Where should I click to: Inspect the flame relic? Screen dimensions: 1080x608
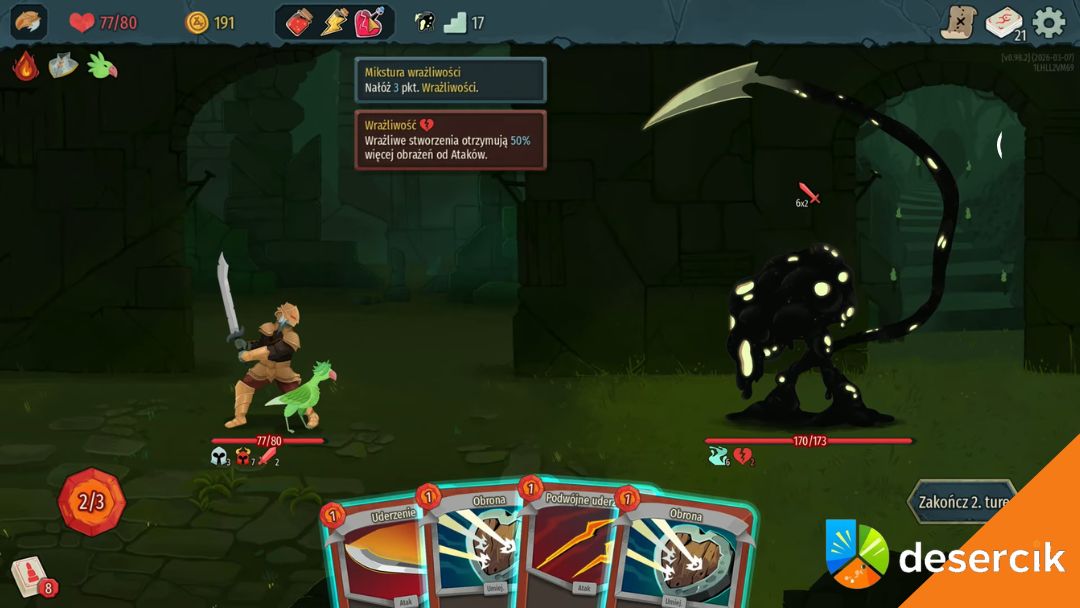[x=25, y=66]
